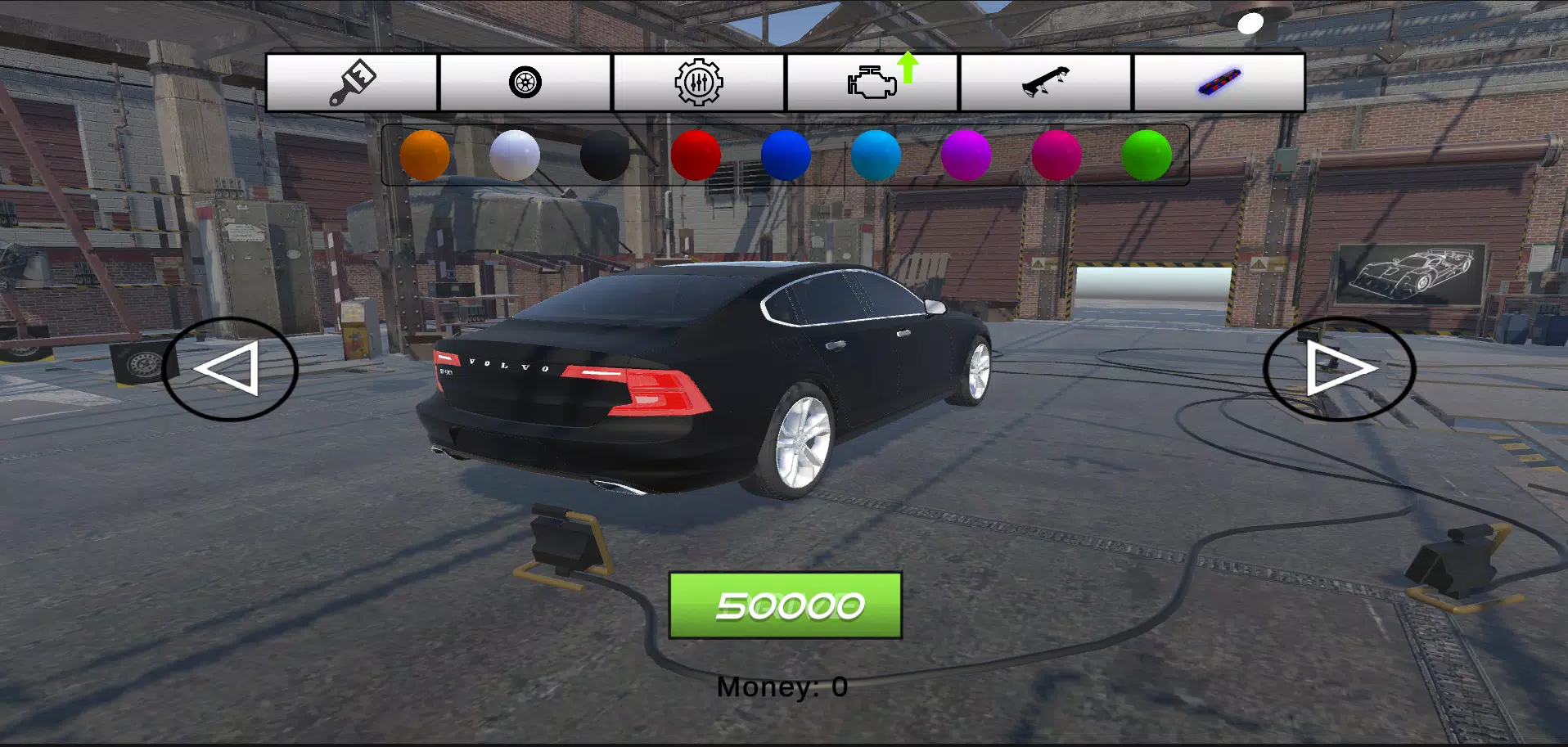
Task: Select the red paint color
Action: click(696, 155)
